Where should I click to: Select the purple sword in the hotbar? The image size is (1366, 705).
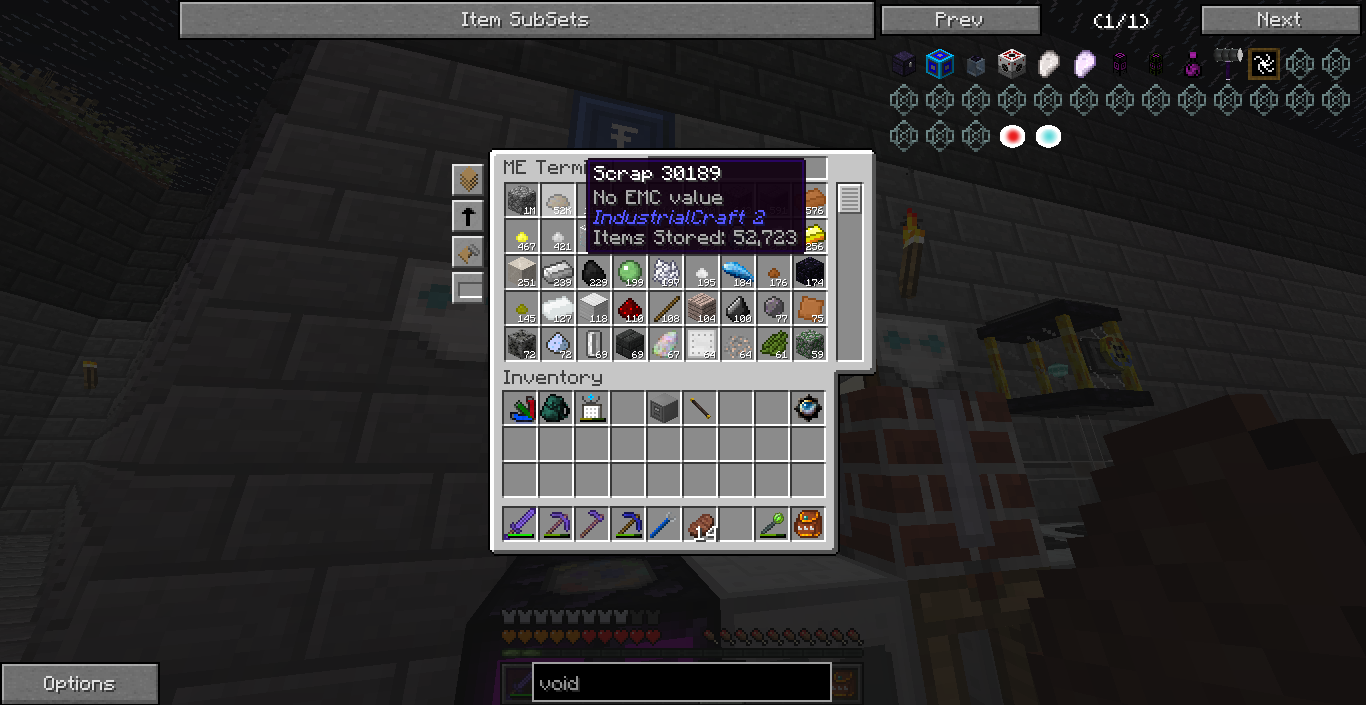tap(521, 523)
